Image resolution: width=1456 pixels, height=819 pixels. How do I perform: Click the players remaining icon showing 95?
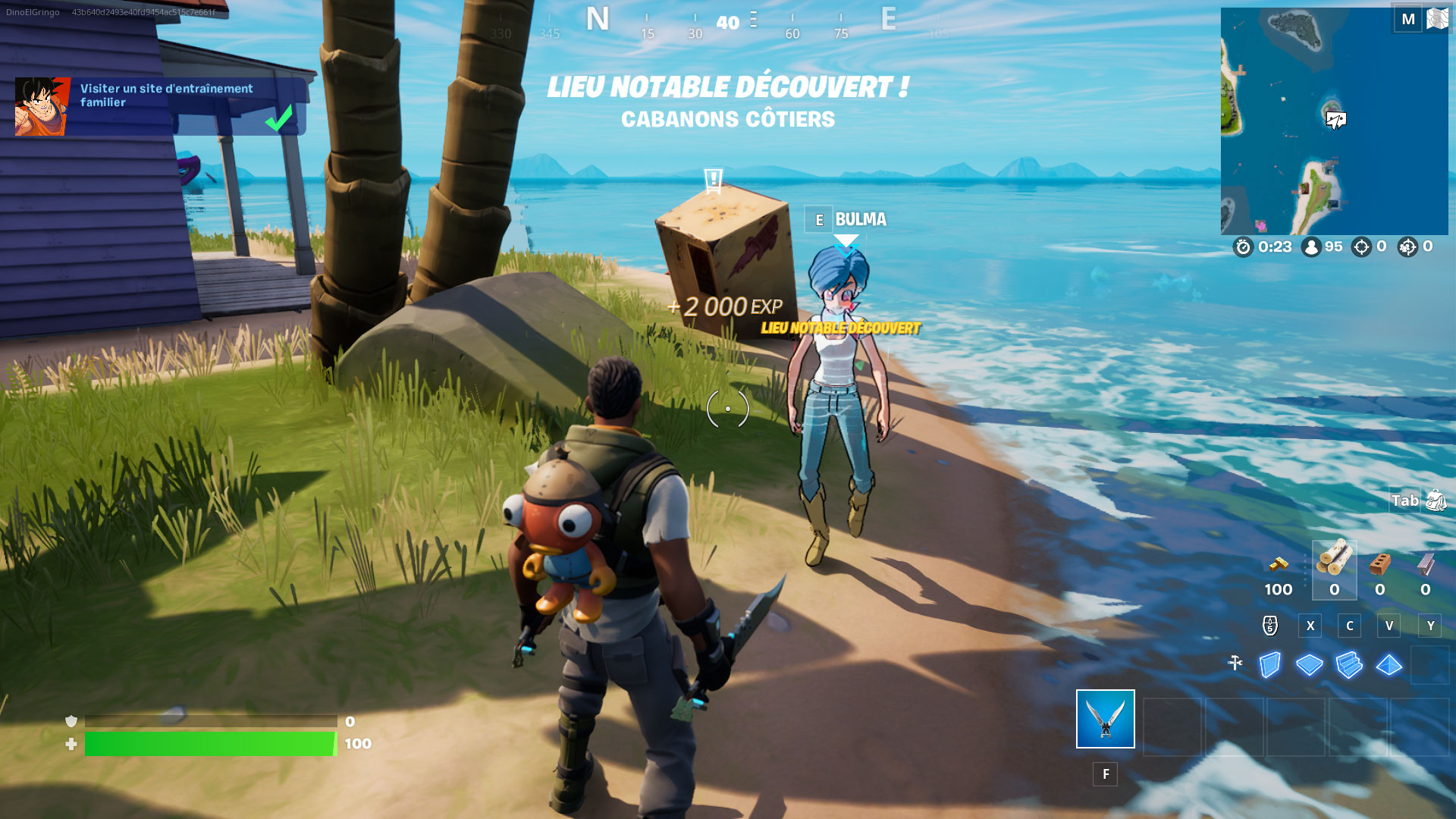coord(1312,247)
